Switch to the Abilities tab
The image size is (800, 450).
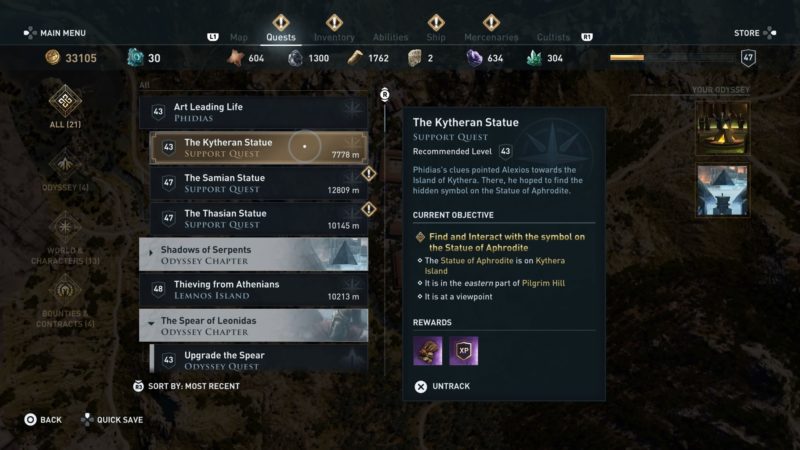[390, 38]
